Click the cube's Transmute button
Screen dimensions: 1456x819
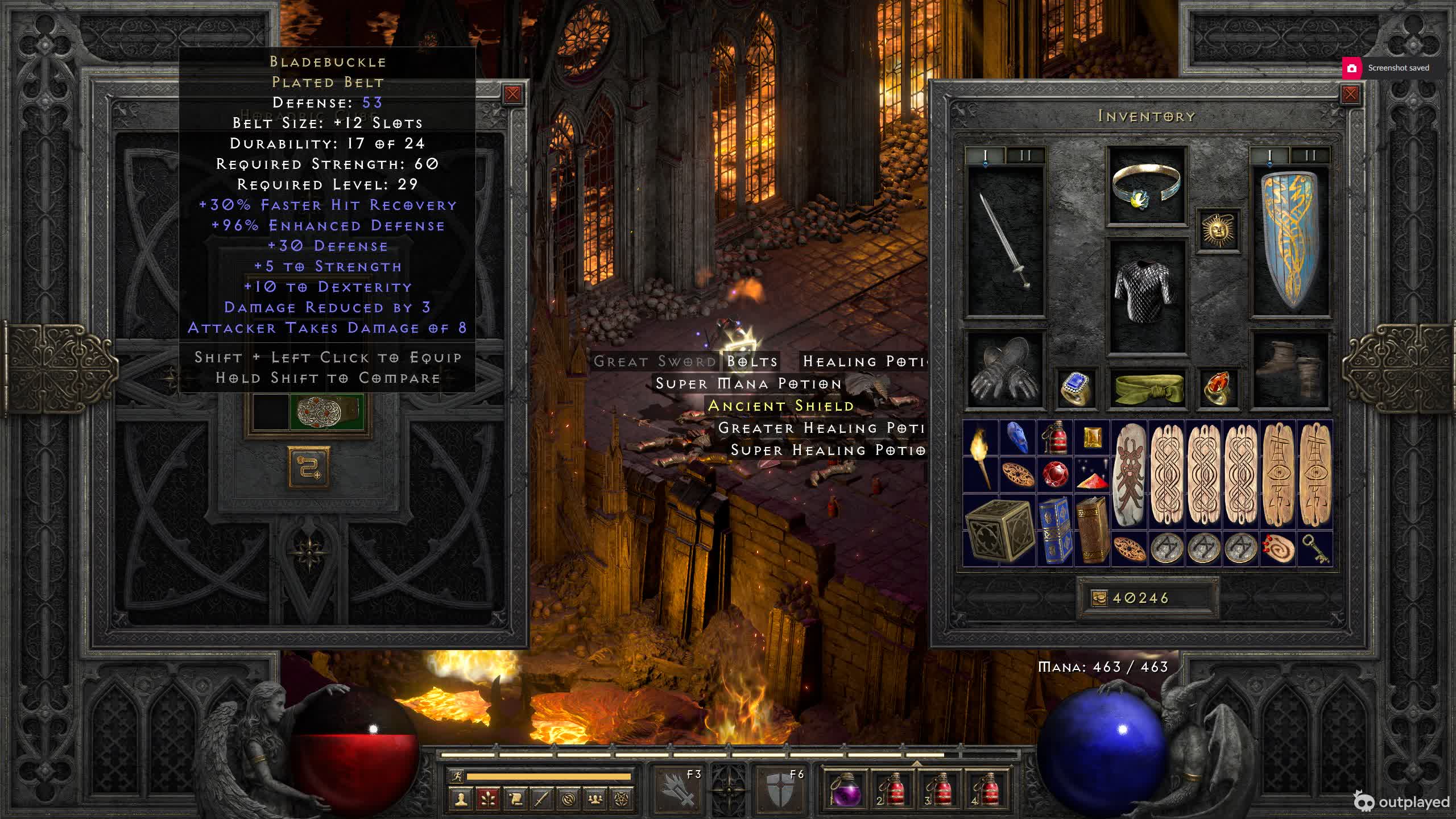pos(309,468)
